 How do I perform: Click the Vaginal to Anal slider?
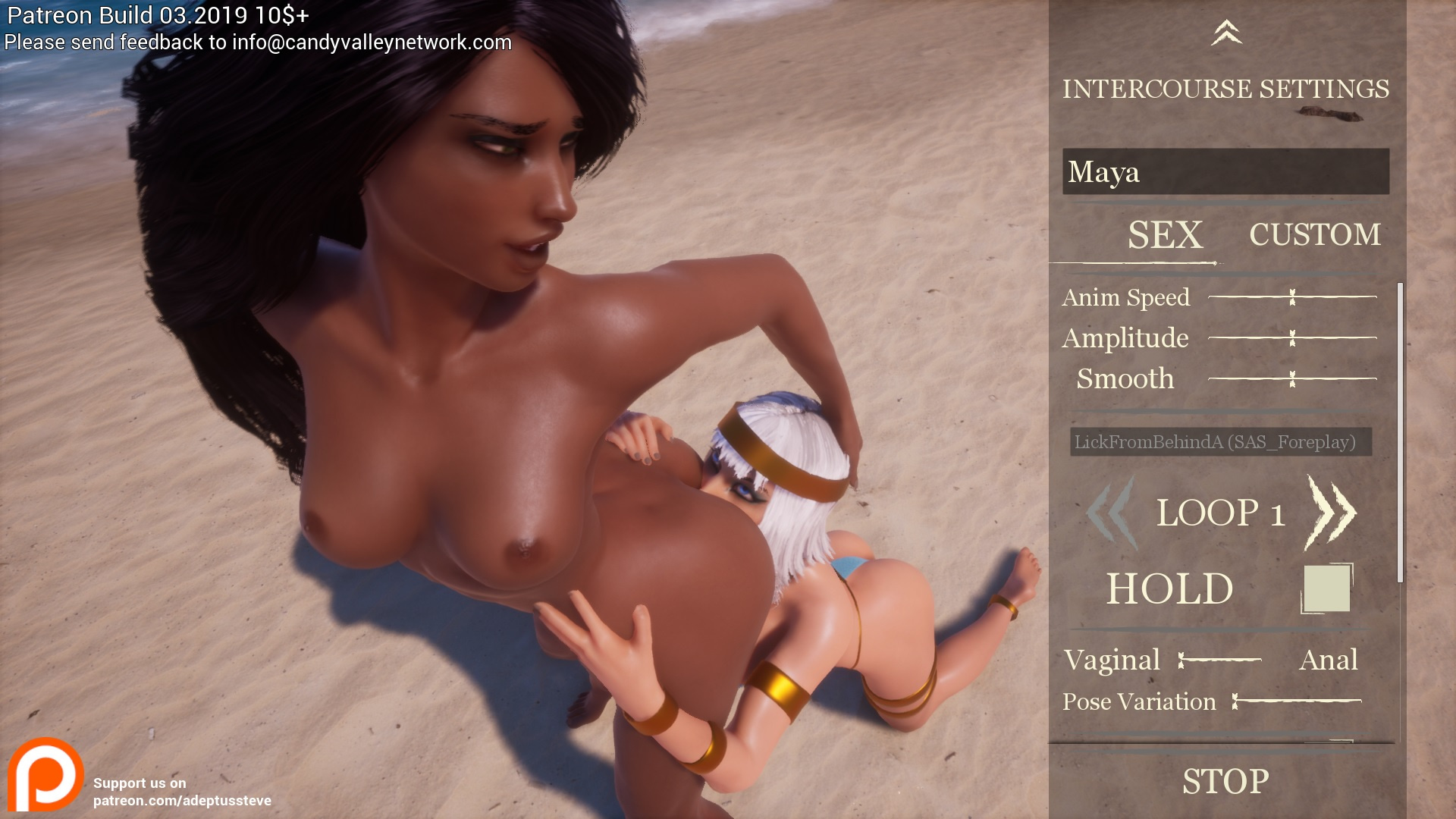pyautogui.click(x=1219, y=661)
